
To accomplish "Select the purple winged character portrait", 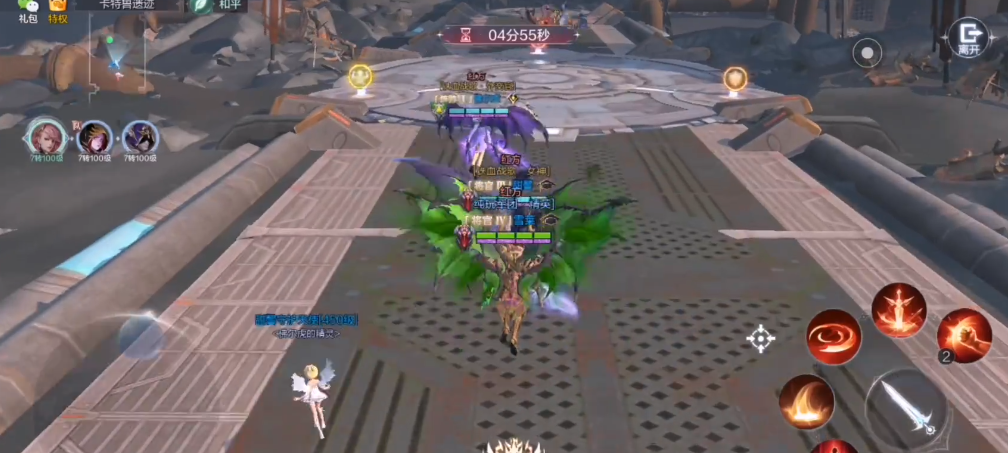I will coord(140,137).
